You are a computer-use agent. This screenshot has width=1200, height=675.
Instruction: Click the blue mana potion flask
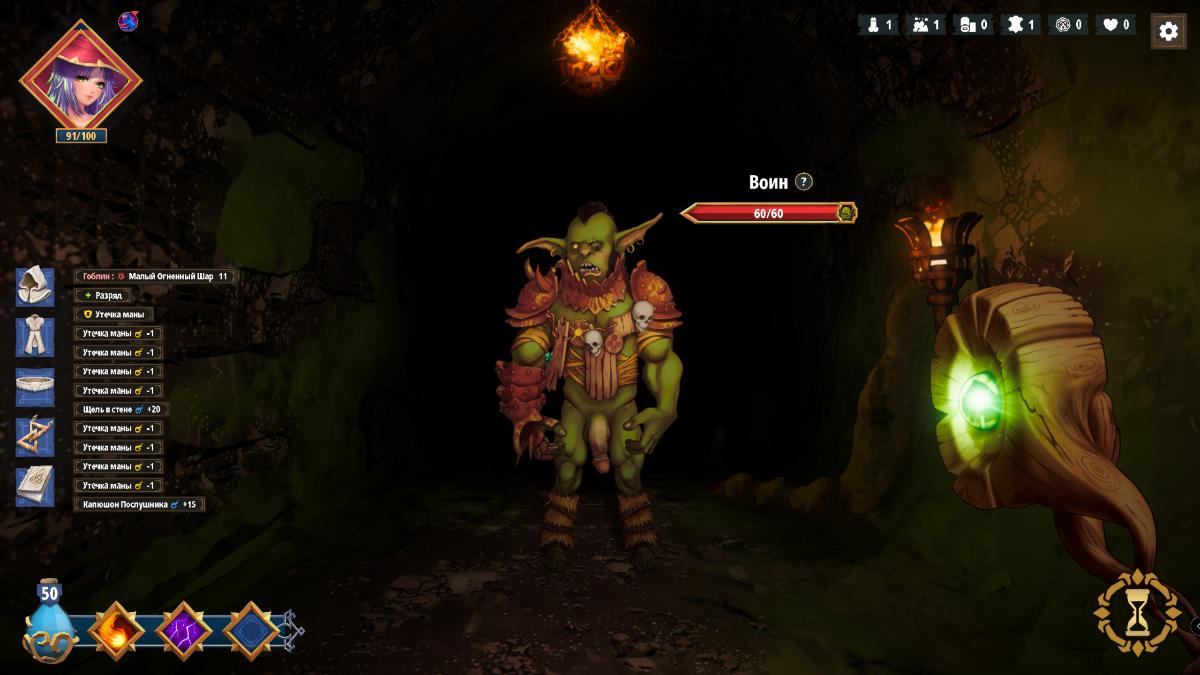click(49, 625)
